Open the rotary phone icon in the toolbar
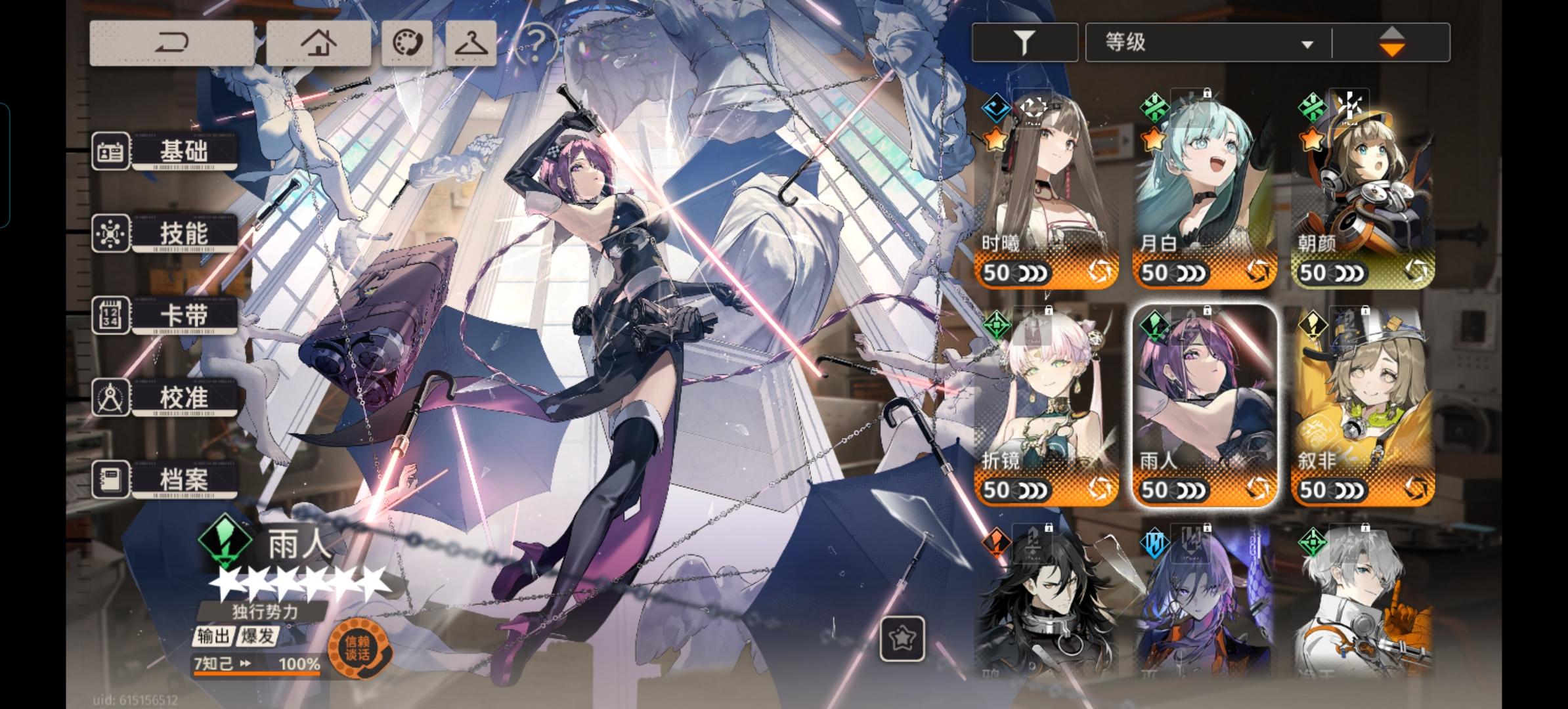The height and width of the screenshot is (709, 1568). (409, 41)
